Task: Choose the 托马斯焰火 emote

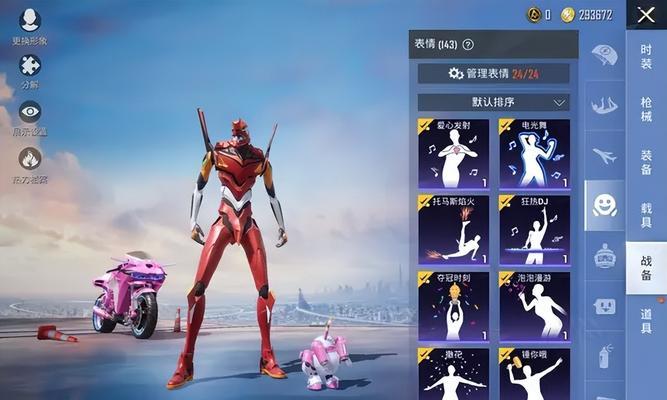Action: click(453, 230)
